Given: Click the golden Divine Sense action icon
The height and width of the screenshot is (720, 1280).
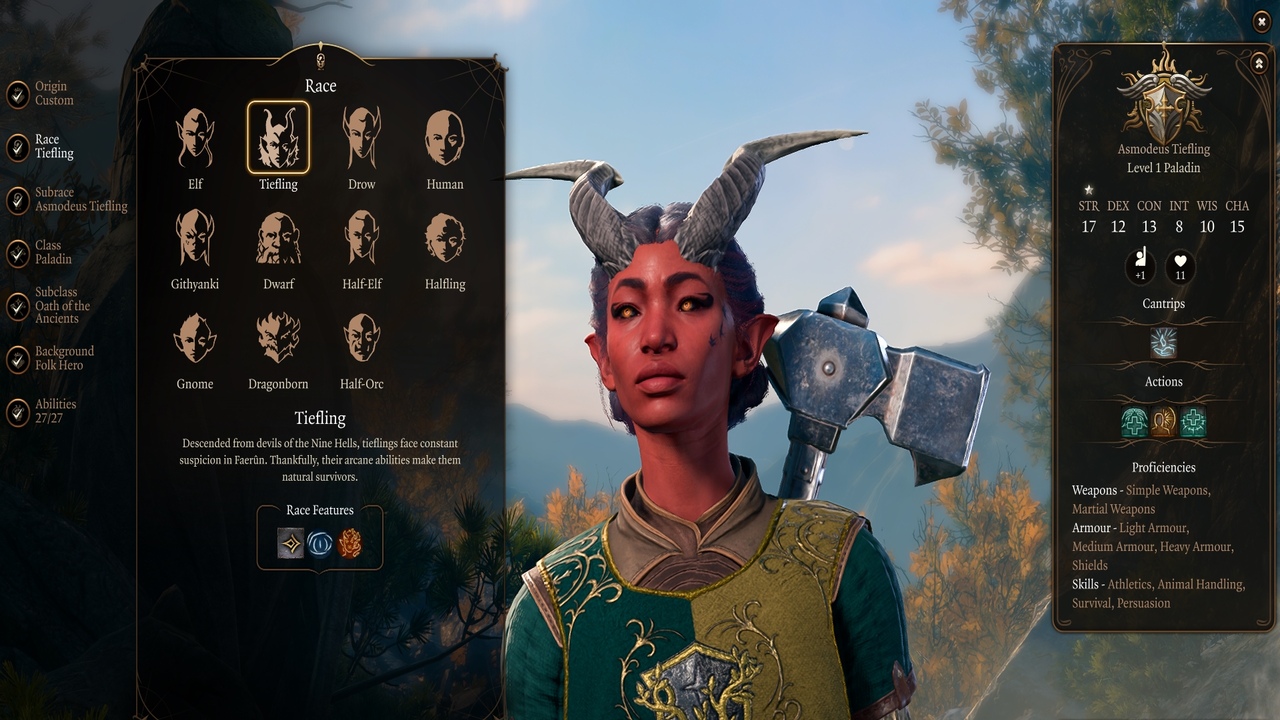Looking at the screenshot, I should tap(1163, 423).
